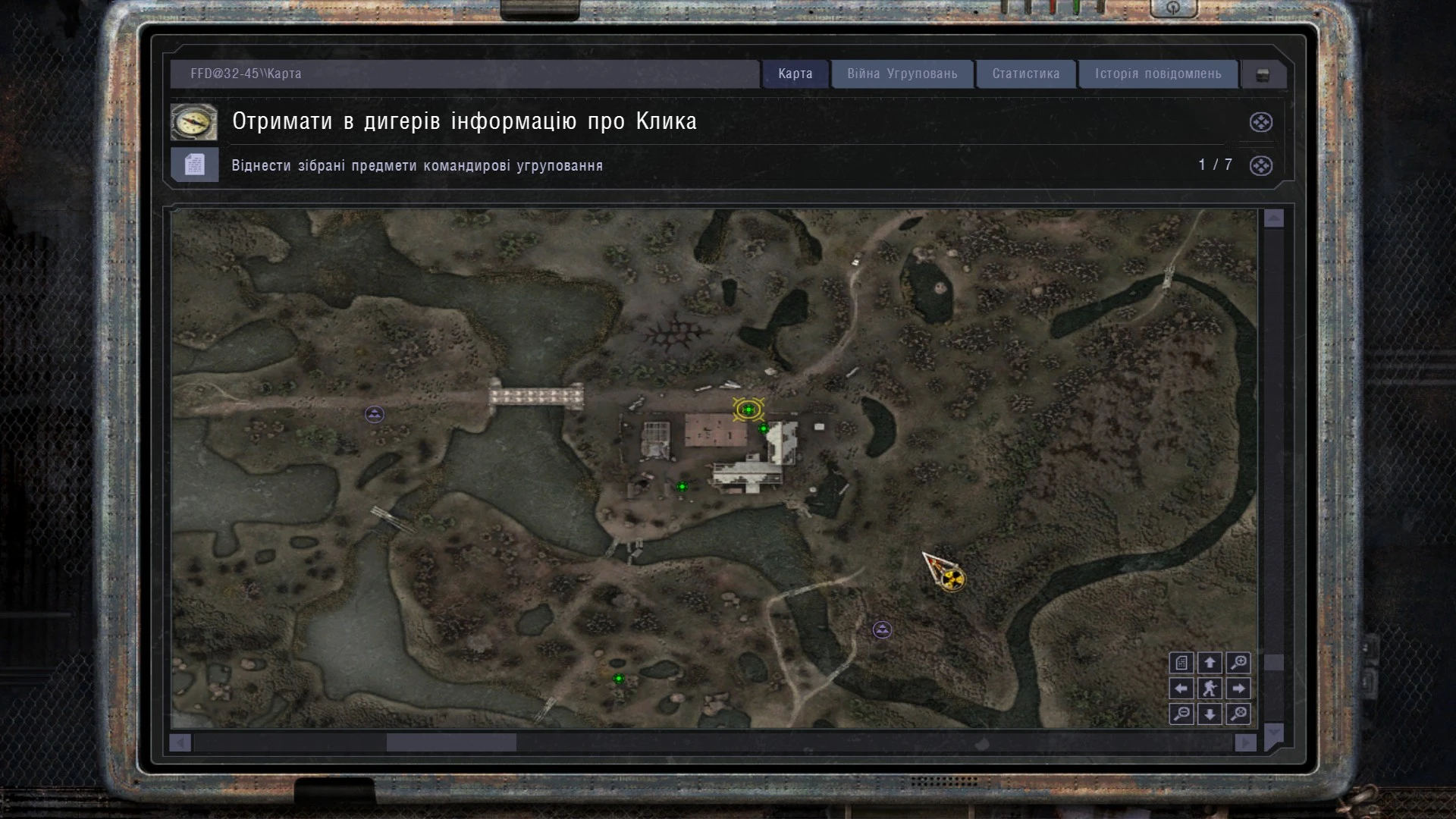Screen dimensions: 1456x819
Task: Open the Статистика tab
Action: (x=1025, y=74)
